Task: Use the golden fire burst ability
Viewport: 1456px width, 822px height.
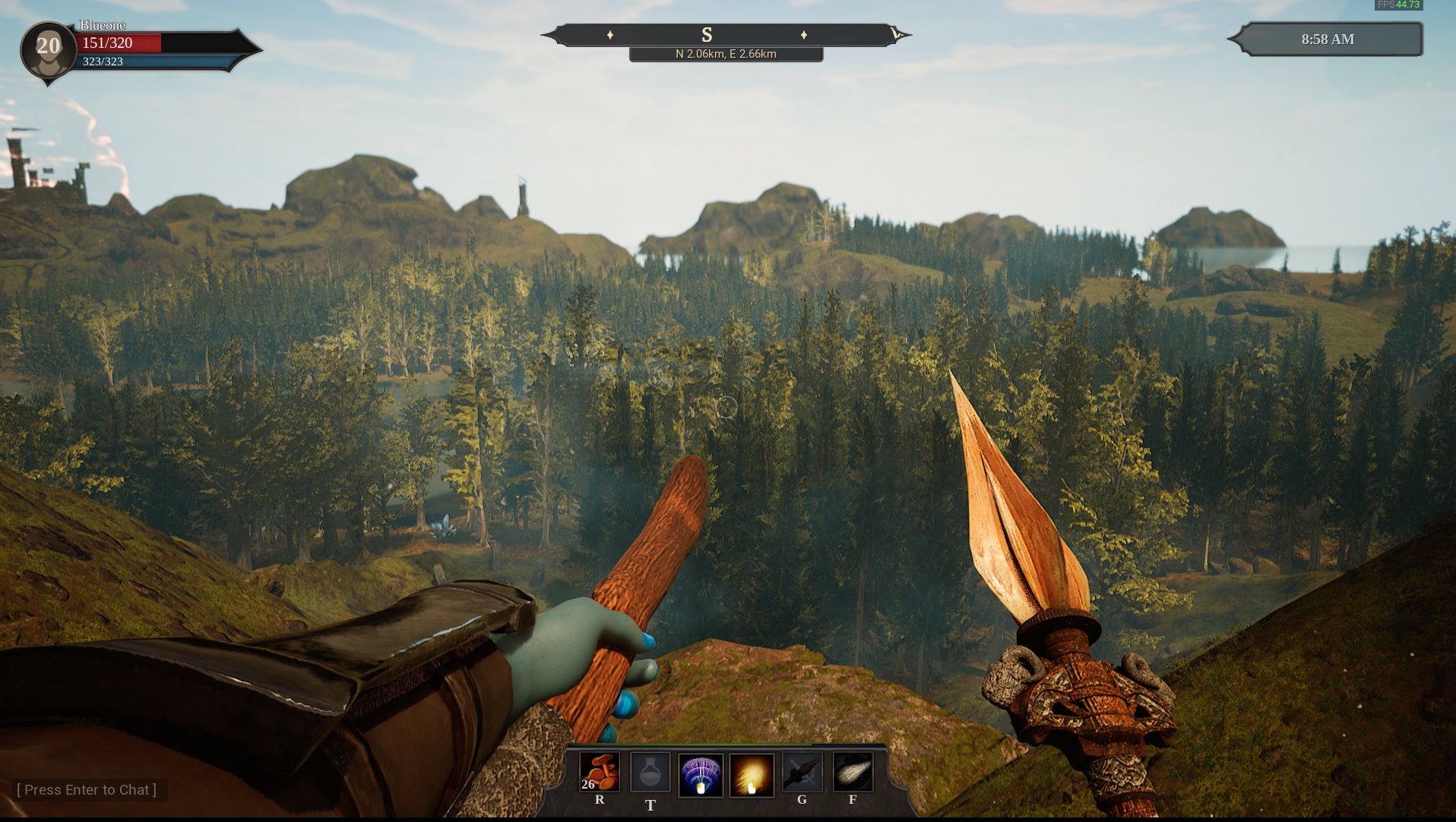Action: 751,775
